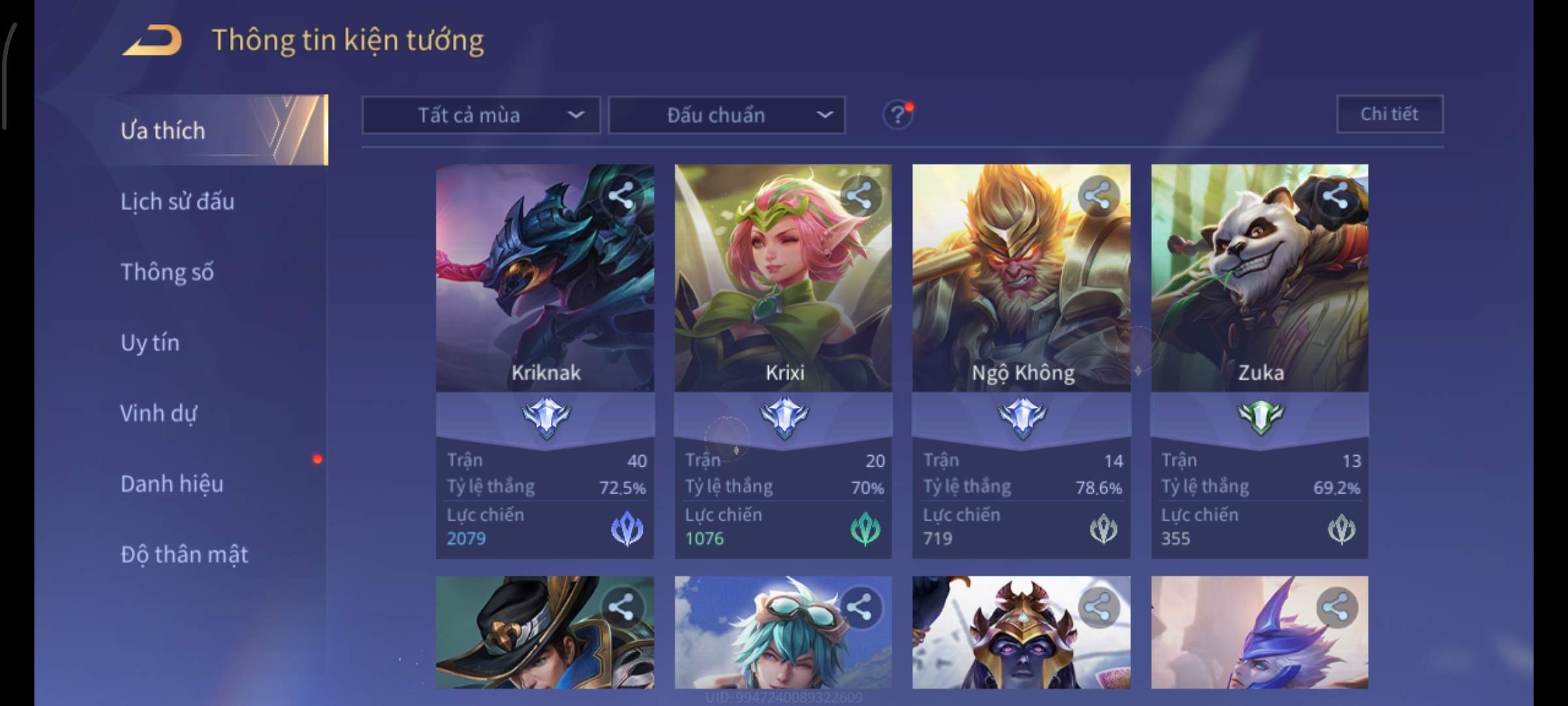Share the Kriknak hero stats

point(621,195)
